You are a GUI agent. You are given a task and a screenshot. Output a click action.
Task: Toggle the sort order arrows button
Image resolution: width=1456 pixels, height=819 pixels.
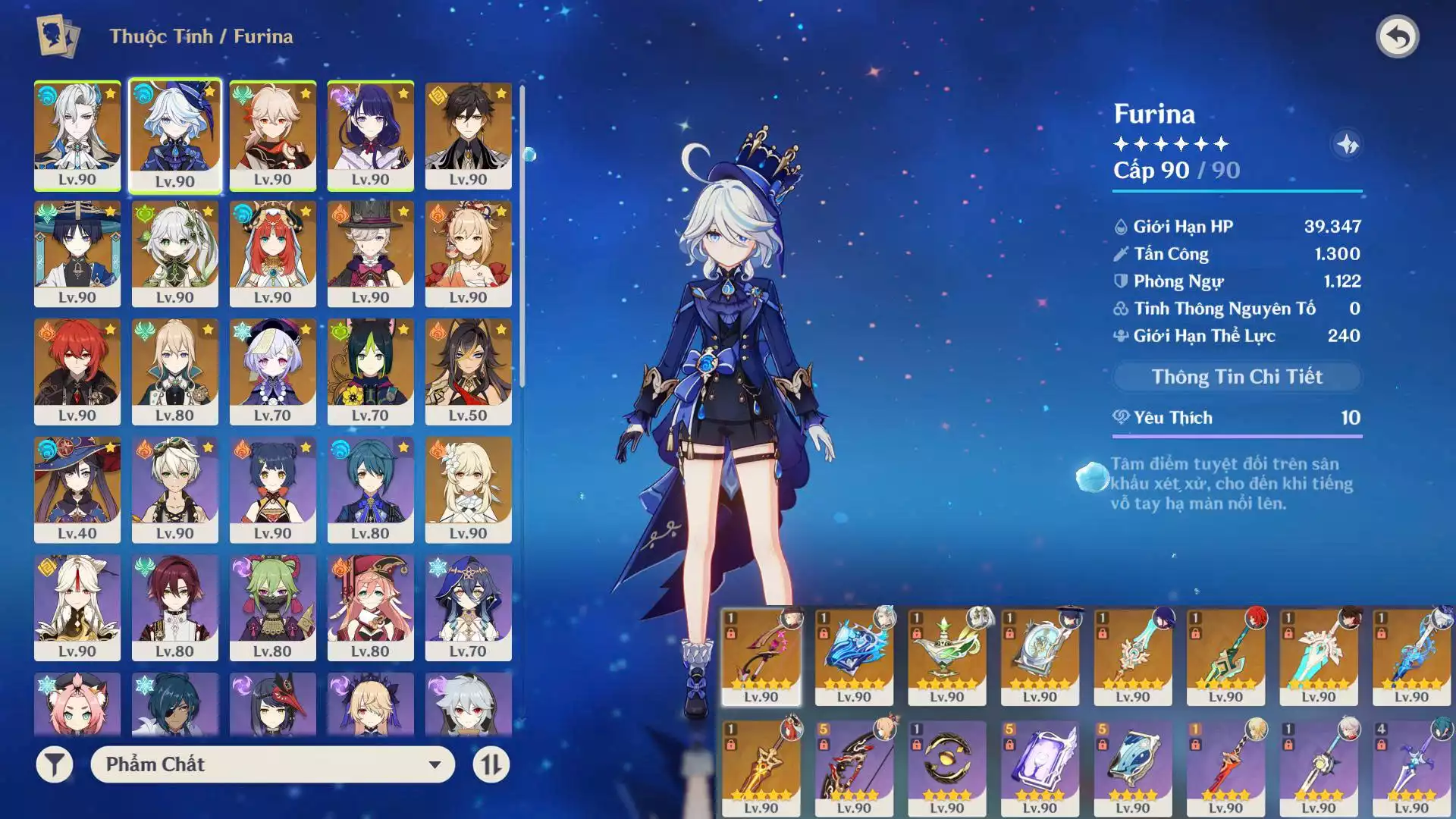pos(491,764)
